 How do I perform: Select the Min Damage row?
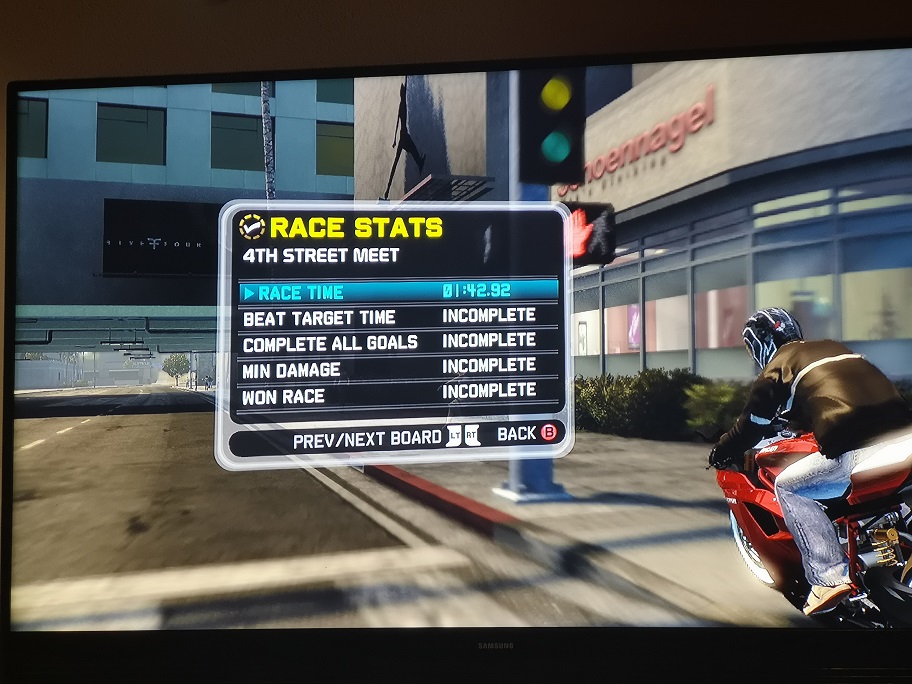click(x=398, y=368)
